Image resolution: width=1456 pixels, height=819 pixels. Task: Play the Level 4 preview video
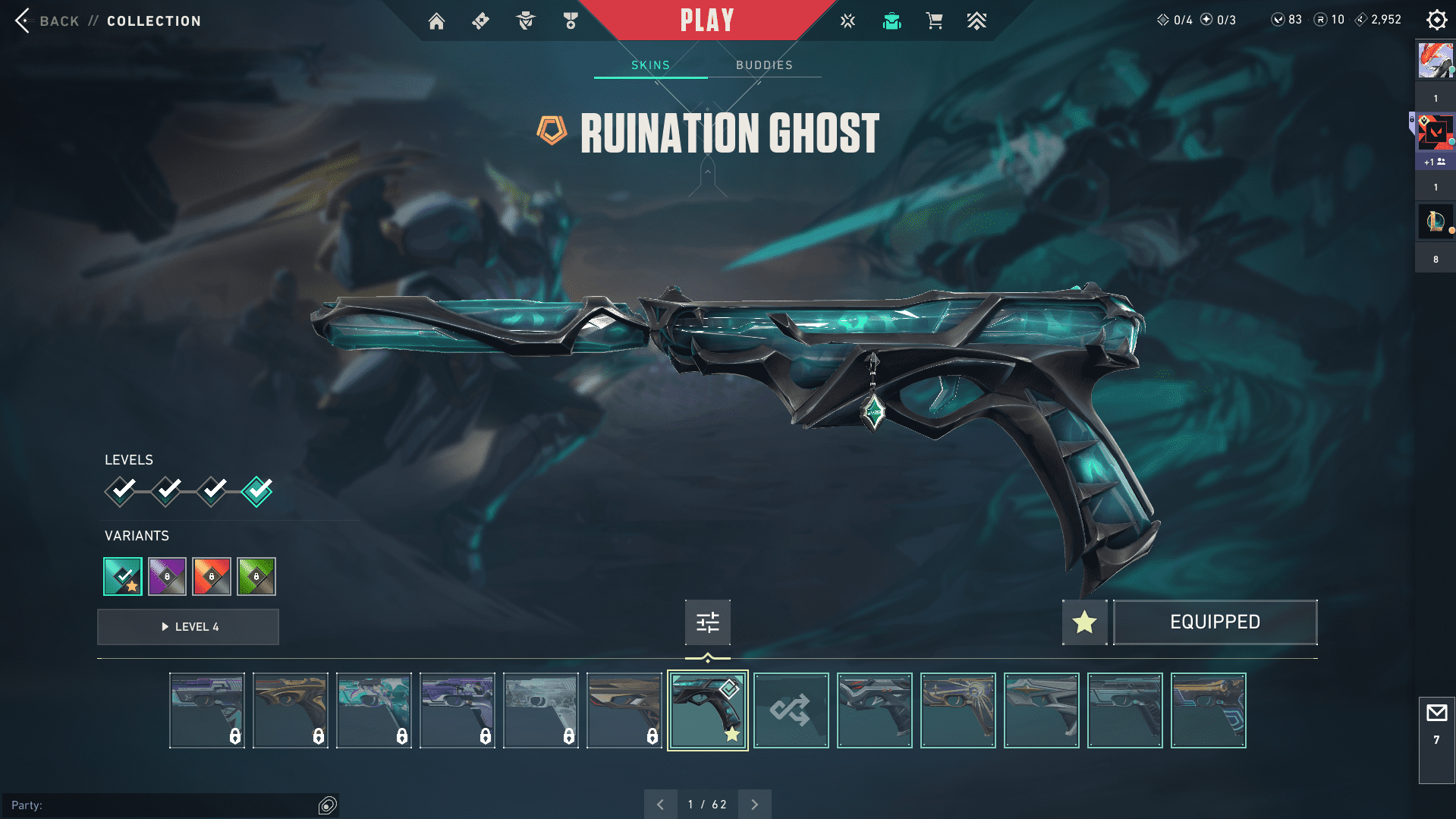(x=188, y=627)
